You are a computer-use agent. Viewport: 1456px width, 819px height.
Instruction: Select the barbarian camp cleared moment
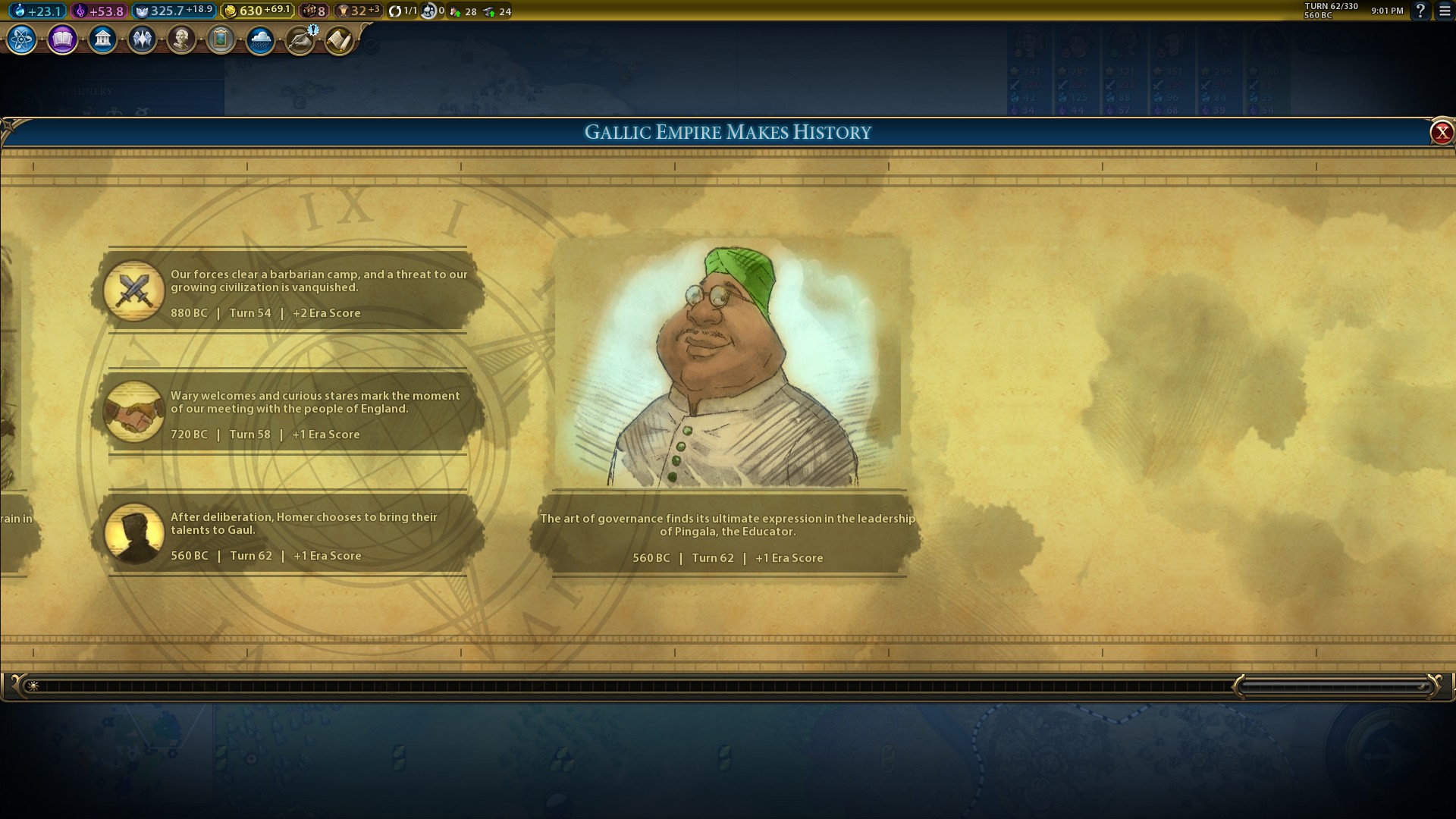click(288, 292)
